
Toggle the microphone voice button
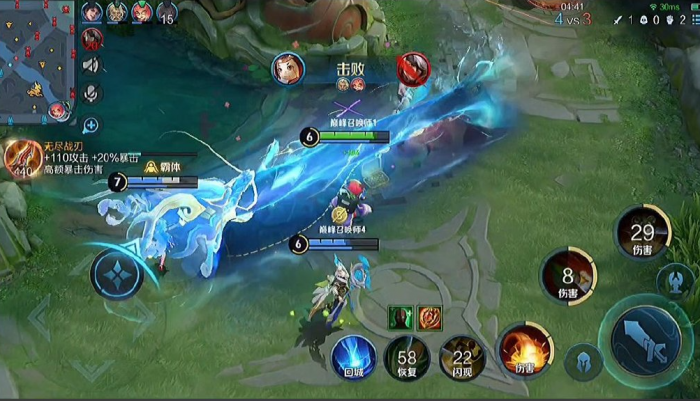pyautogui.click(x=91, y=94)
